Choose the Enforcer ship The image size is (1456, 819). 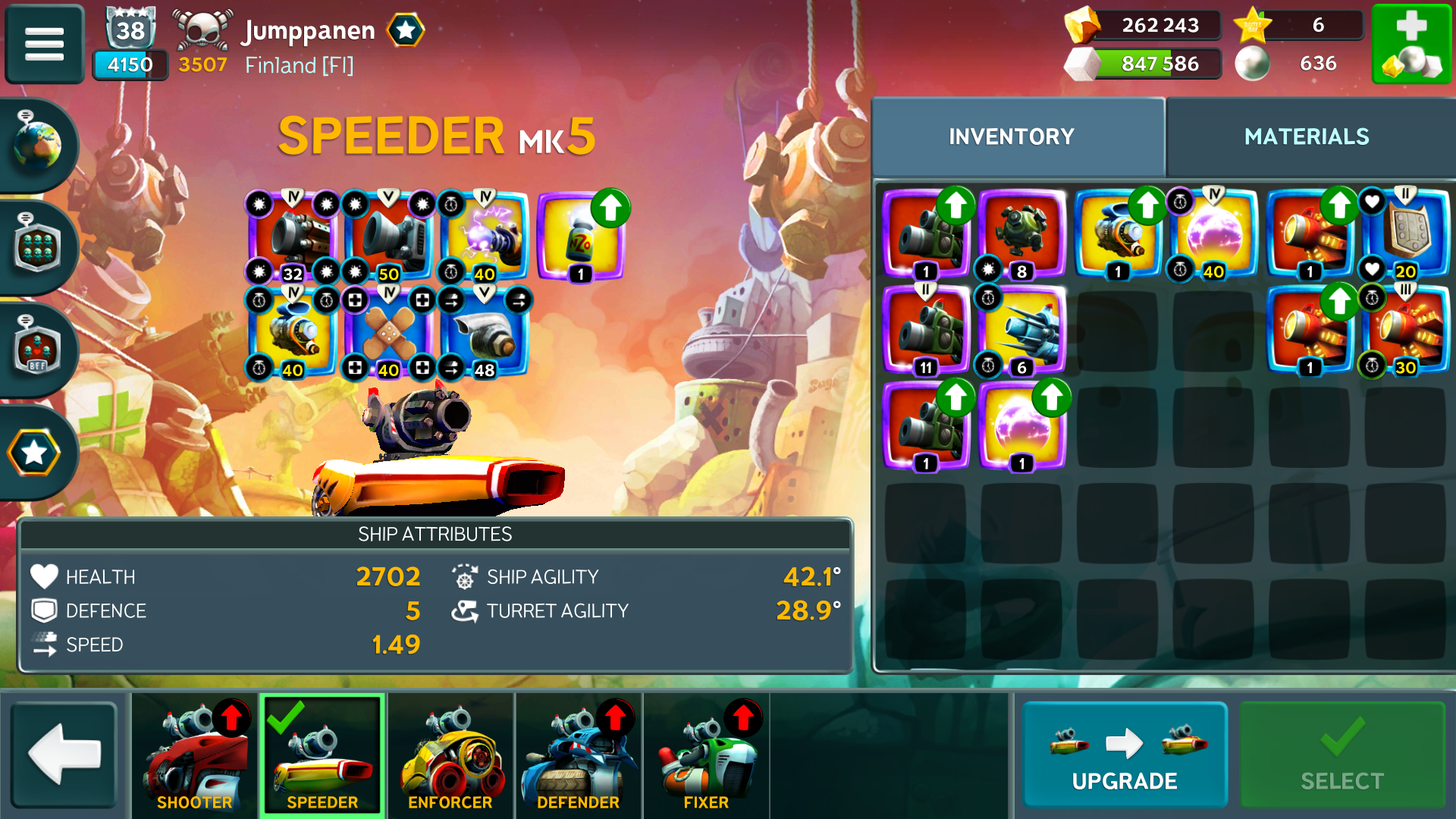(x=450, y=755)
